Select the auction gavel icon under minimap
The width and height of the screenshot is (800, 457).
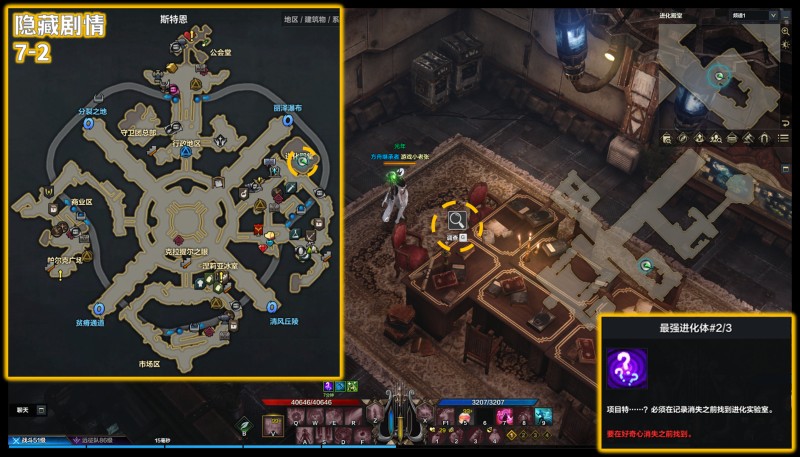click(746, 138)
